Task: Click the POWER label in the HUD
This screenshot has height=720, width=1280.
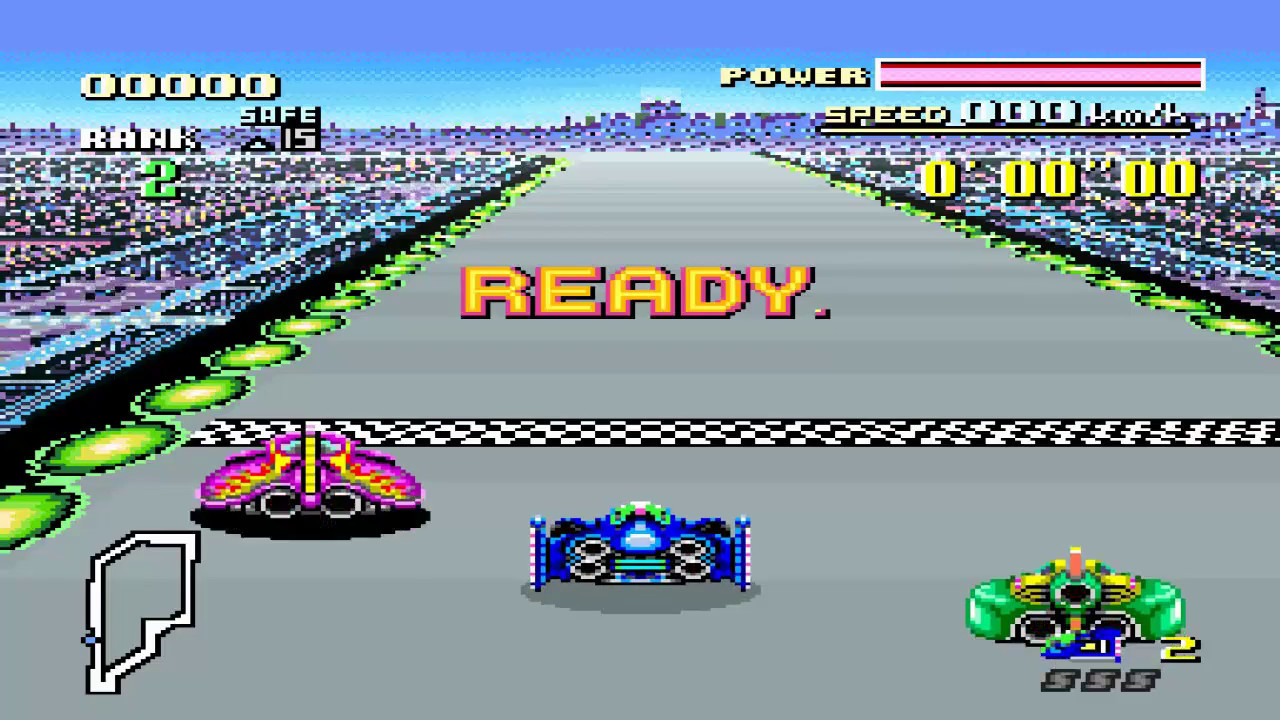Action: click(795, 75)
